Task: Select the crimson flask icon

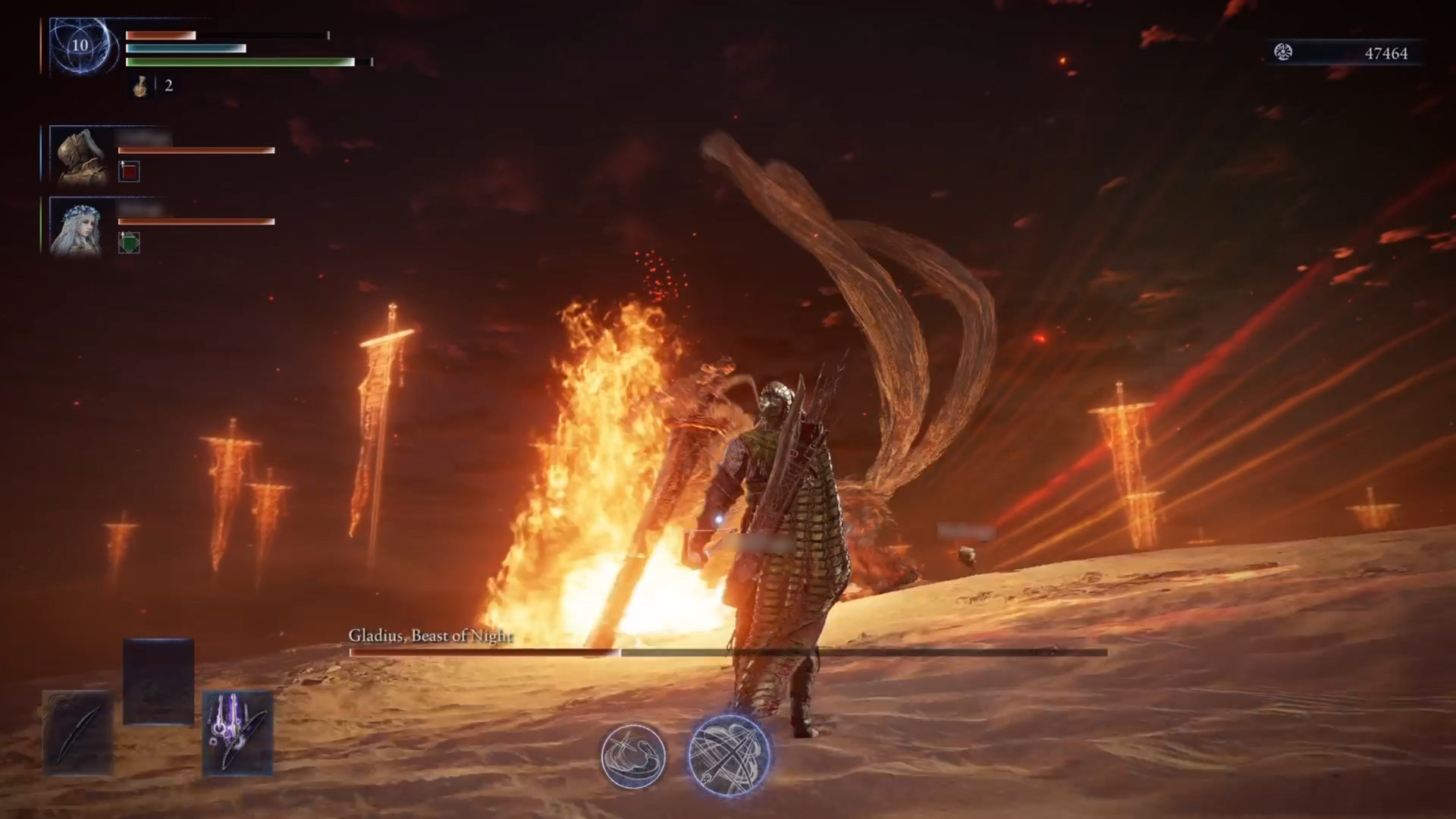Action: [141, 86]
